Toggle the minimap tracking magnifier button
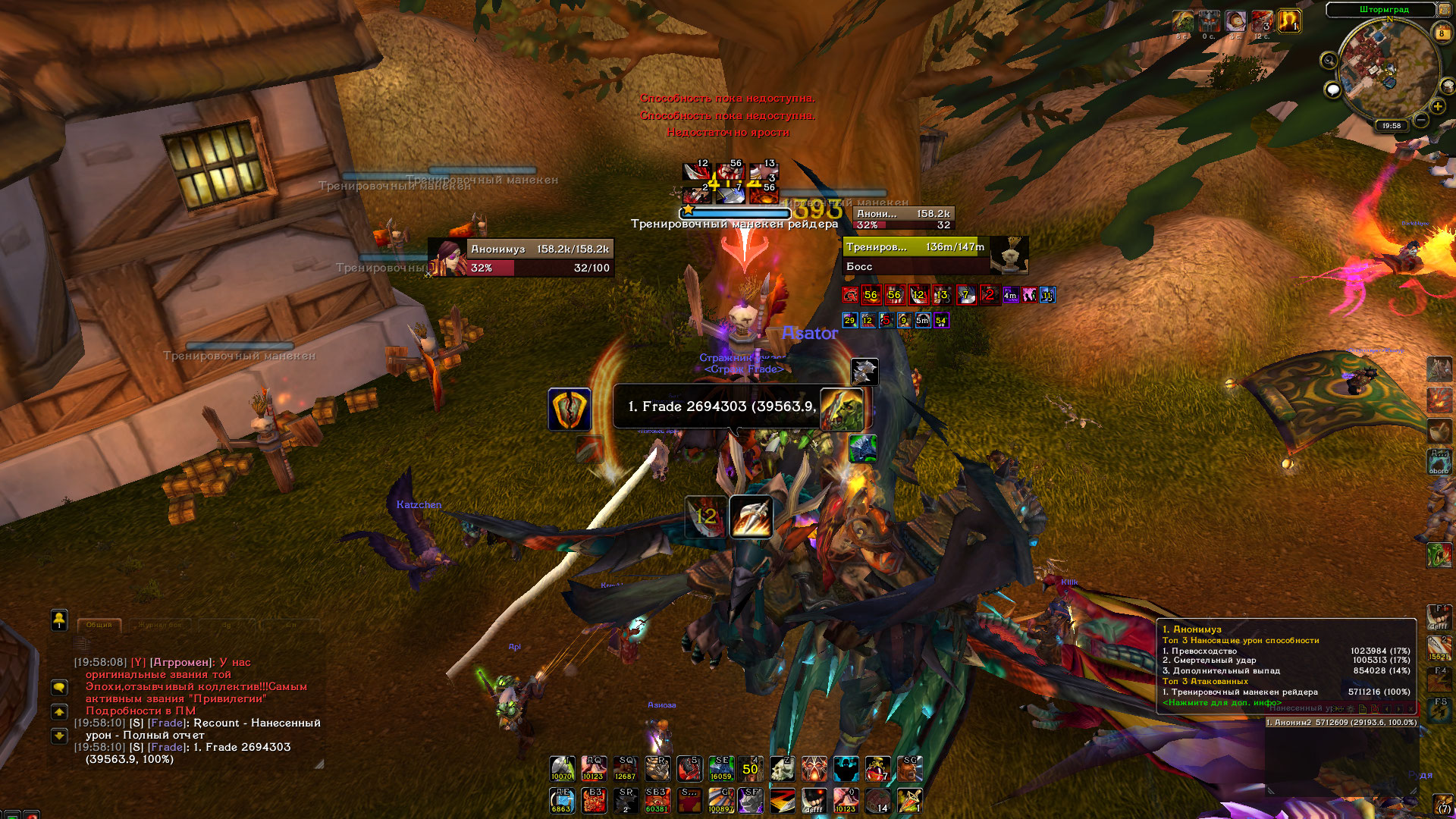1456x819 pixels. tap(1329, 61)
